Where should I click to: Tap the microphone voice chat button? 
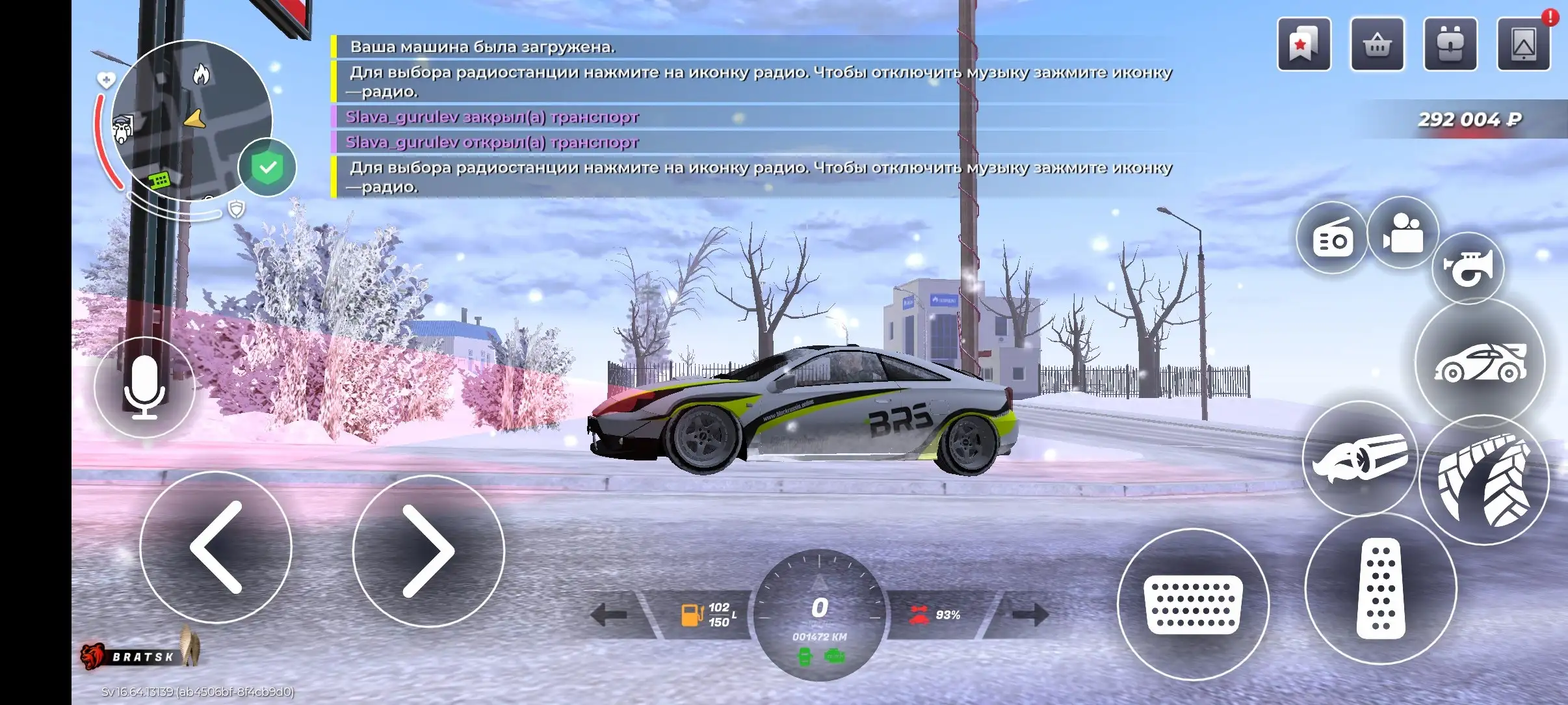[144, 387]
